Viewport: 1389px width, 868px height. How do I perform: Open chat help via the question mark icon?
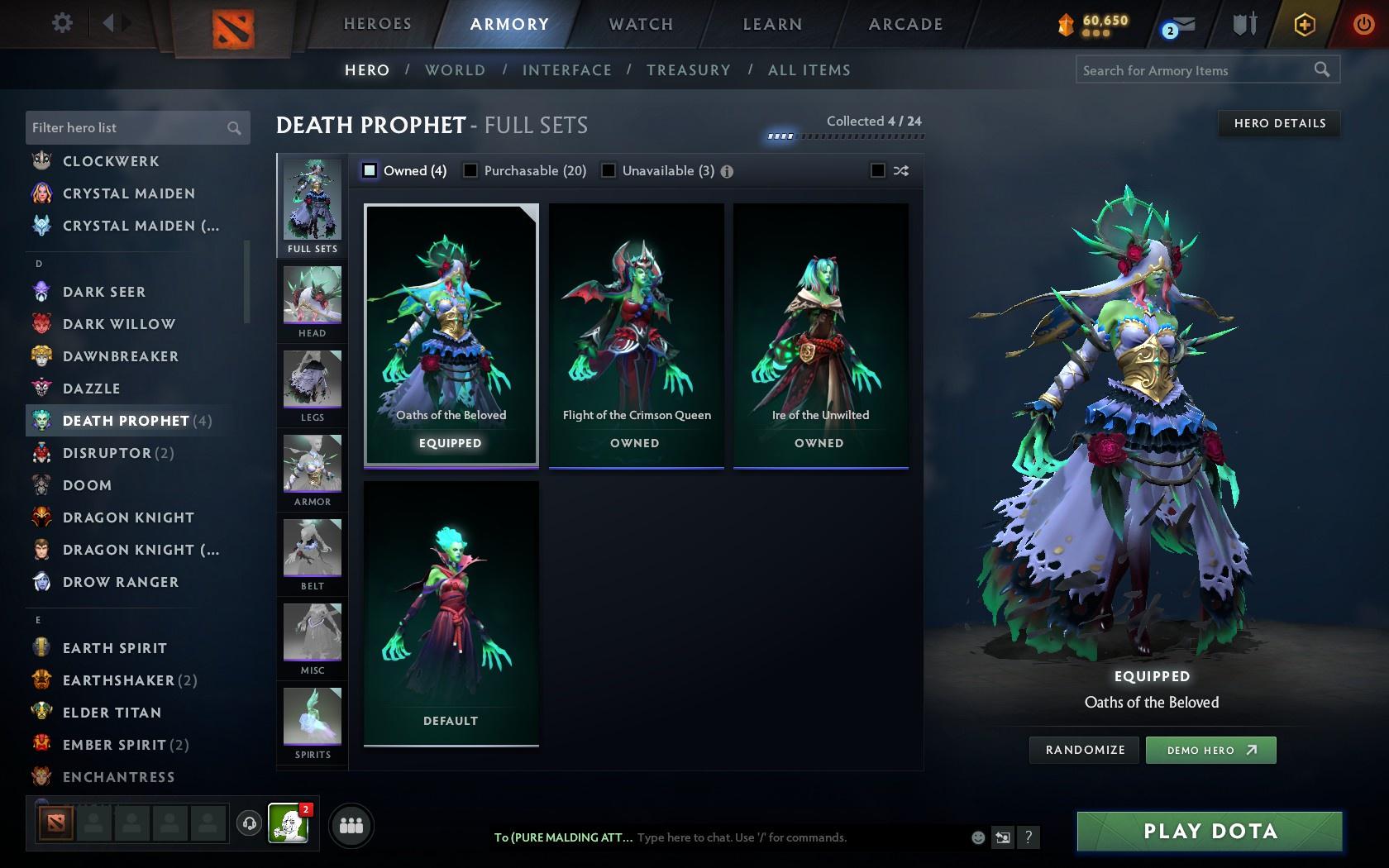coord(1028,837)
